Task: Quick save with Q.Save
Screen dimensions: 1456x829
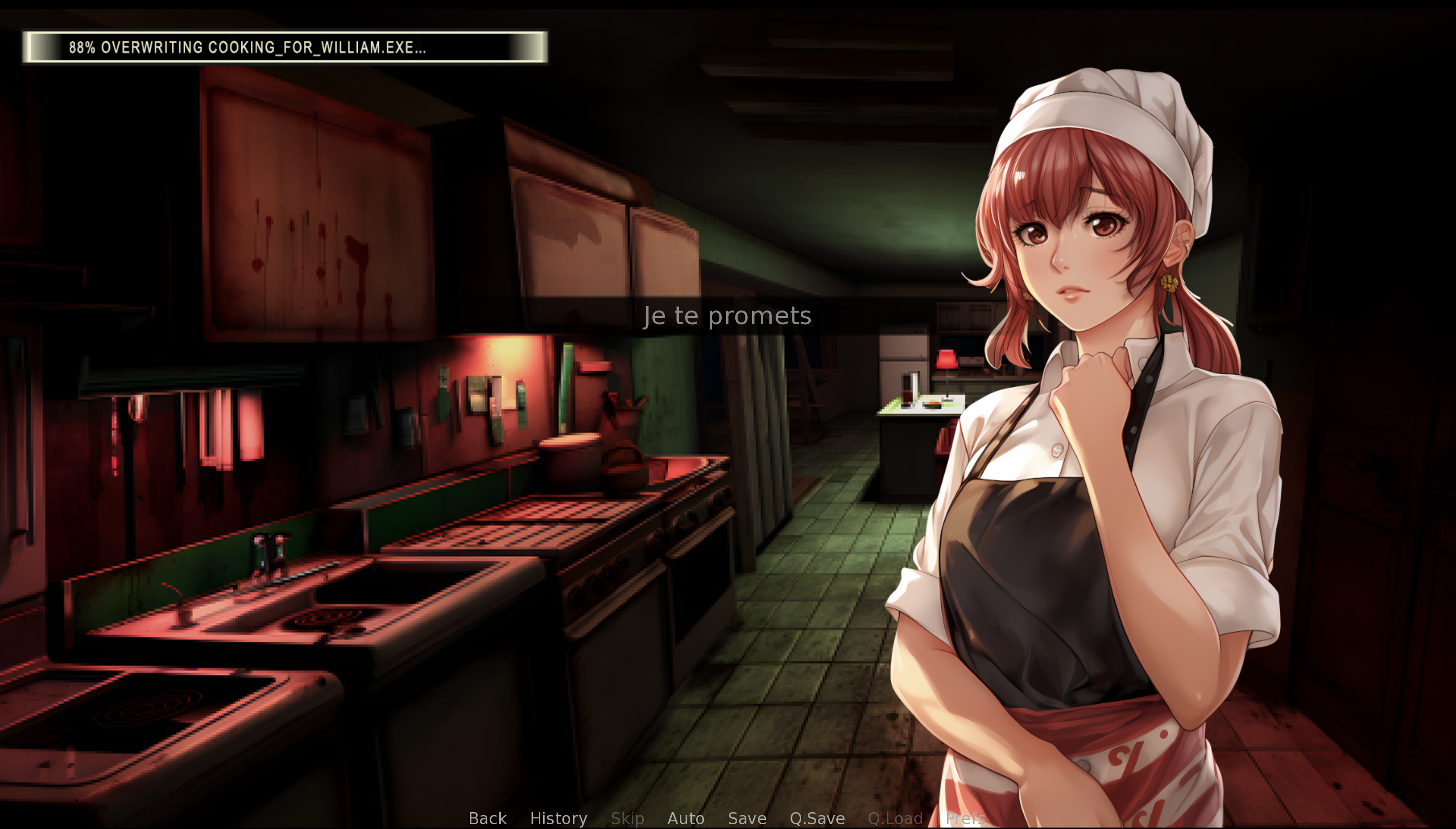Action: [817, 818]
